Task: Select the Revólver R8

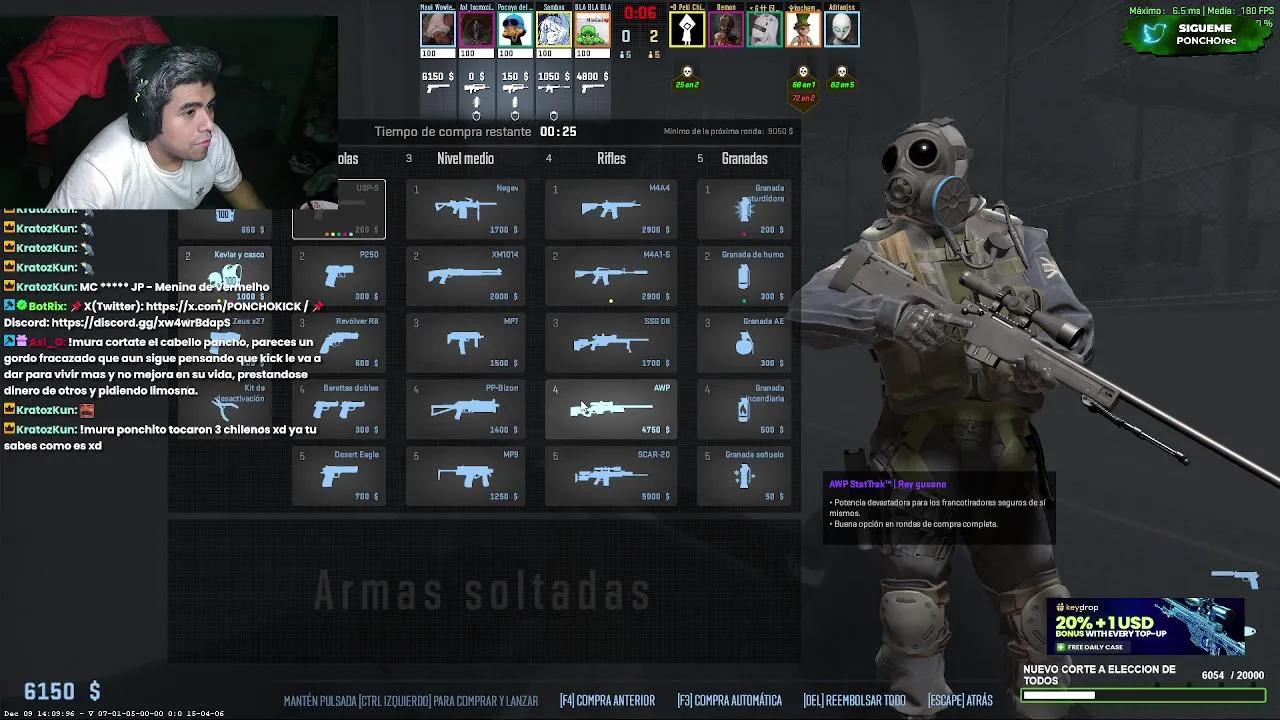Action: [x=338, y=341]
